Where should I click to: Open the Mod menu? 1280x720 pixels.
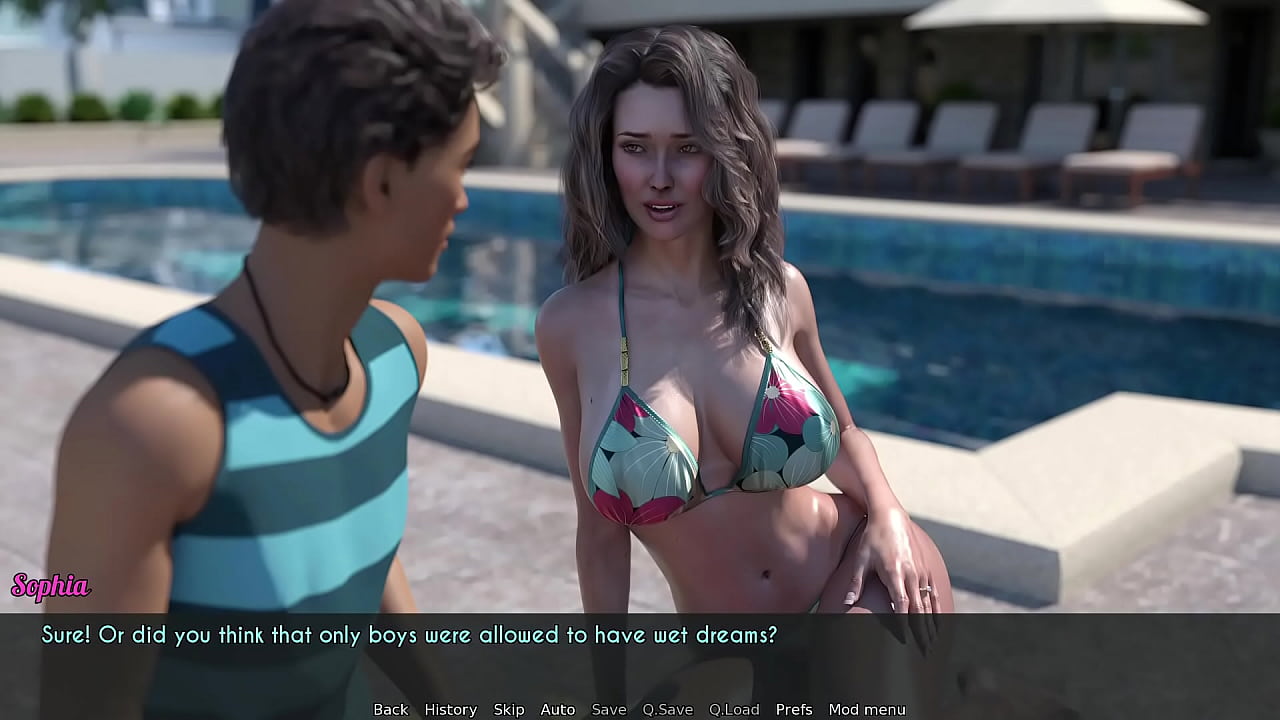tap(866, 709)
